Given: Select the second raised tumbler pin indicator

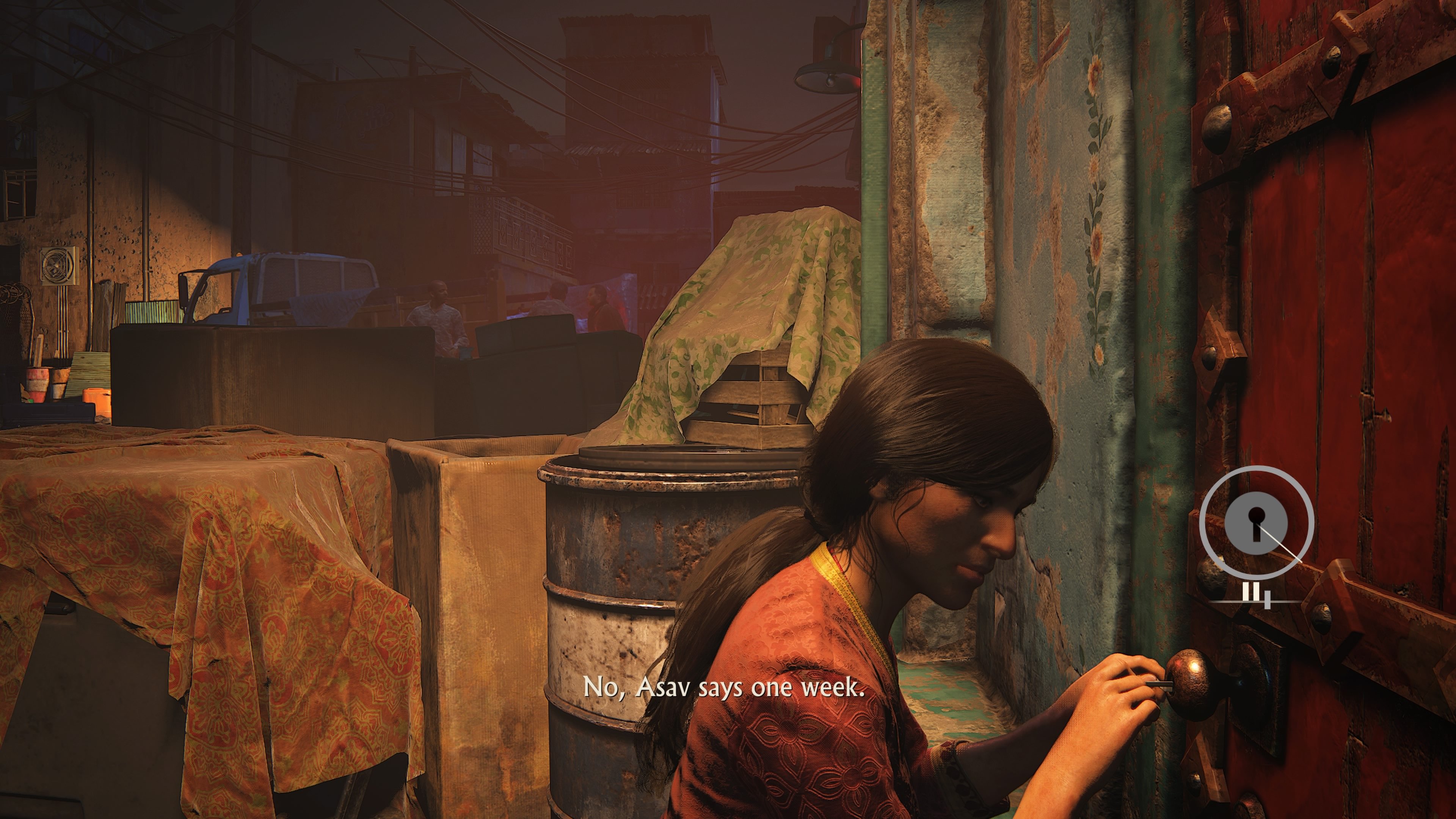Looking at the screenshot, I should 1256,591.
